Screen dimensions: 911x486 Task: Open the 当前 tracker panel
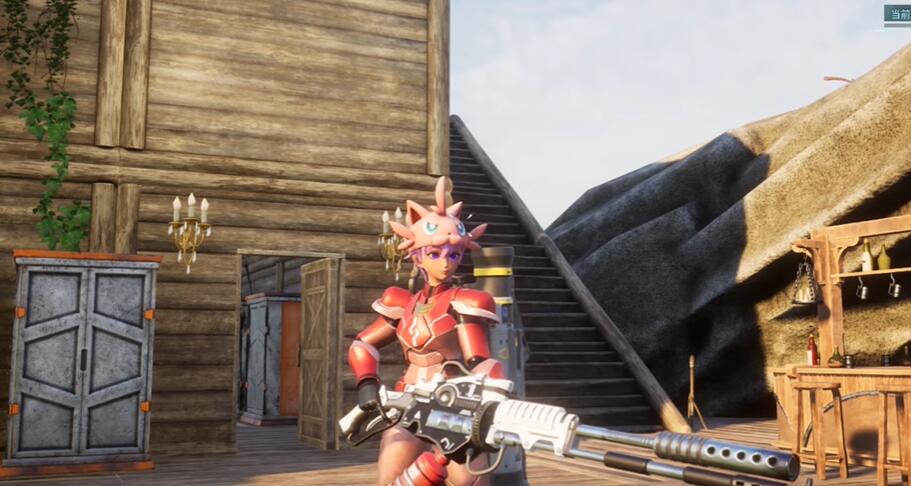pos(897,14)
